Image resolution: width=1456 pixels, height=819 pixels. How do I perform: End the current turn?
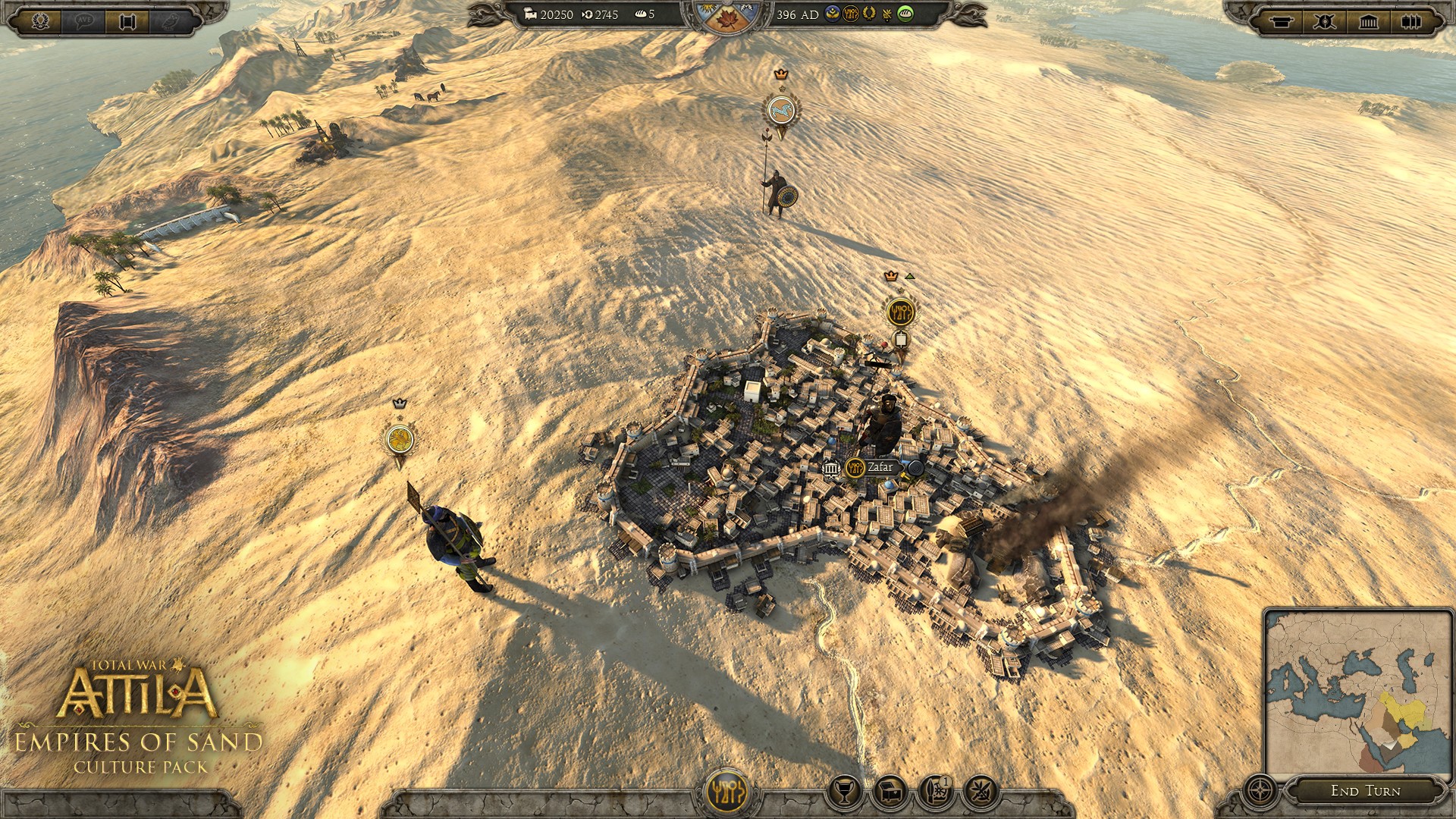[x=1365, y=791]
